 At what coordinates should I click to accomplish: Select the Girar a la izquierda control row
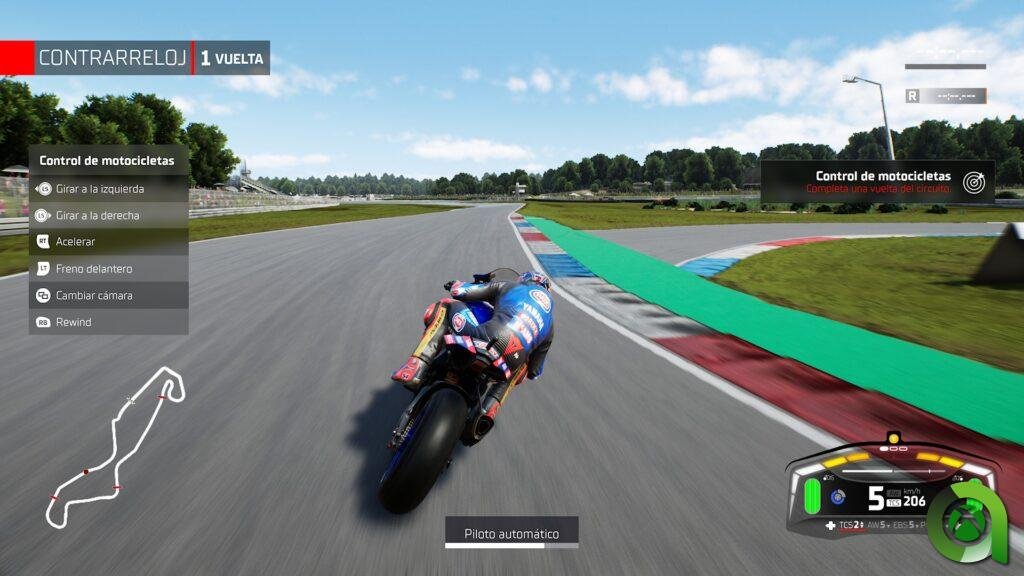[x=108, y=188]
